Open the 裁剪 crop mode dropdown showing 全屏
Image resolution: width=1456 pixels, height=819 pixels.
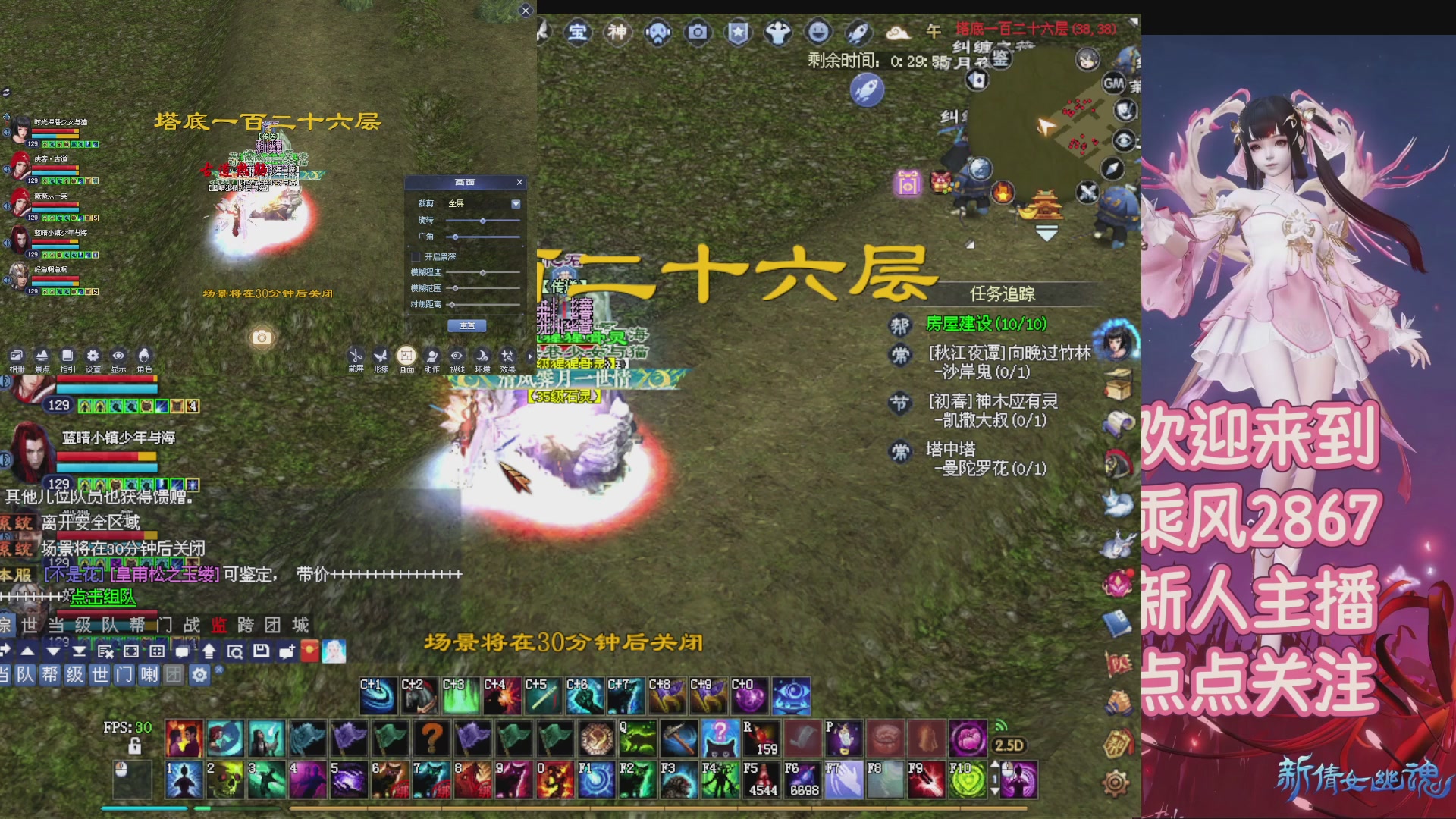(x=516, y=203)
